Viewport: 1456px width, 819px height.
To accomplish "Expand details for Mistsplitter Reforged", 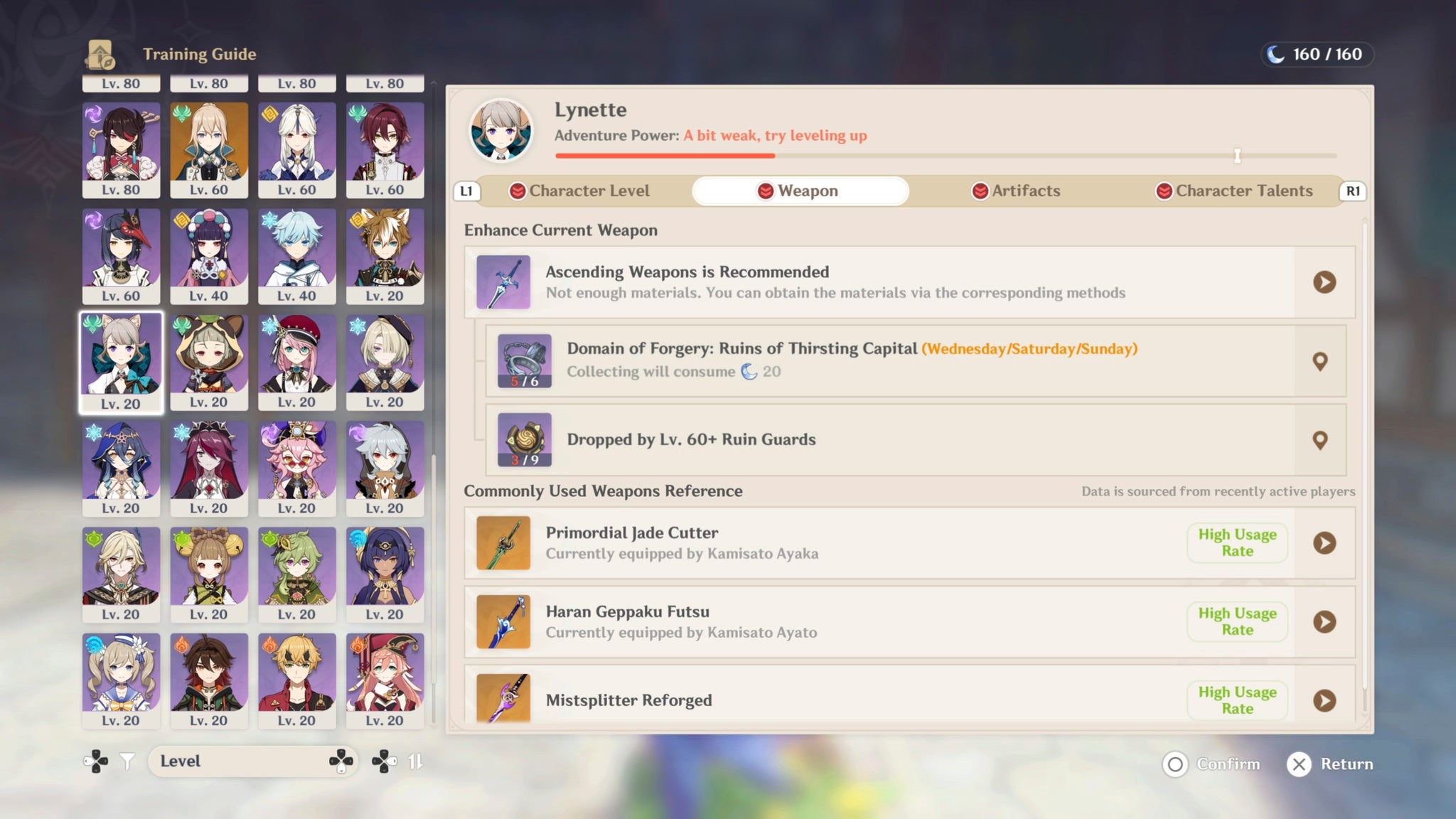I will [1324, 700].
